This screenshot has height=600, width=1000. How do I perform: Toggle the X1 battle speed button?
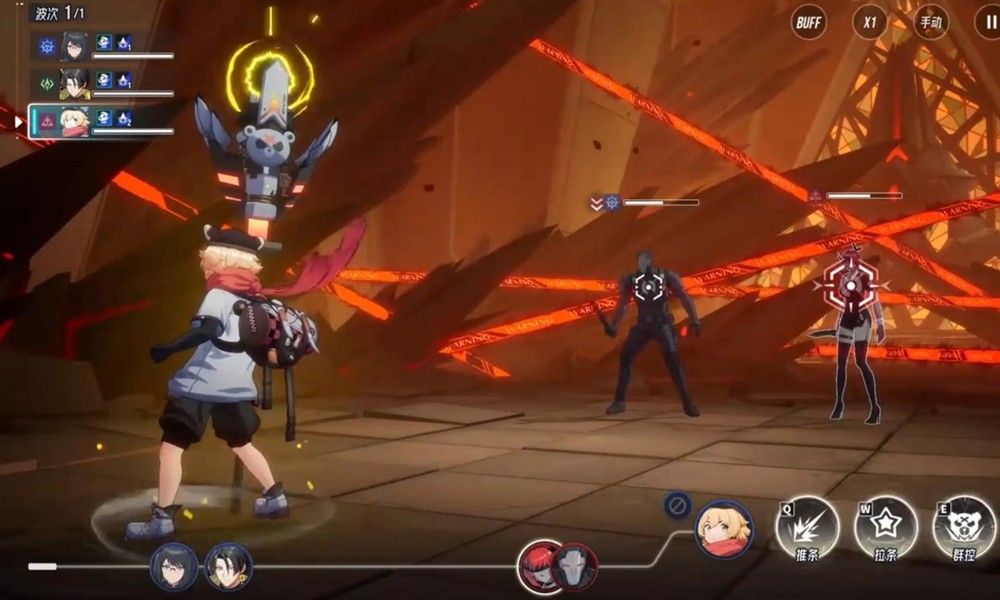869,22
